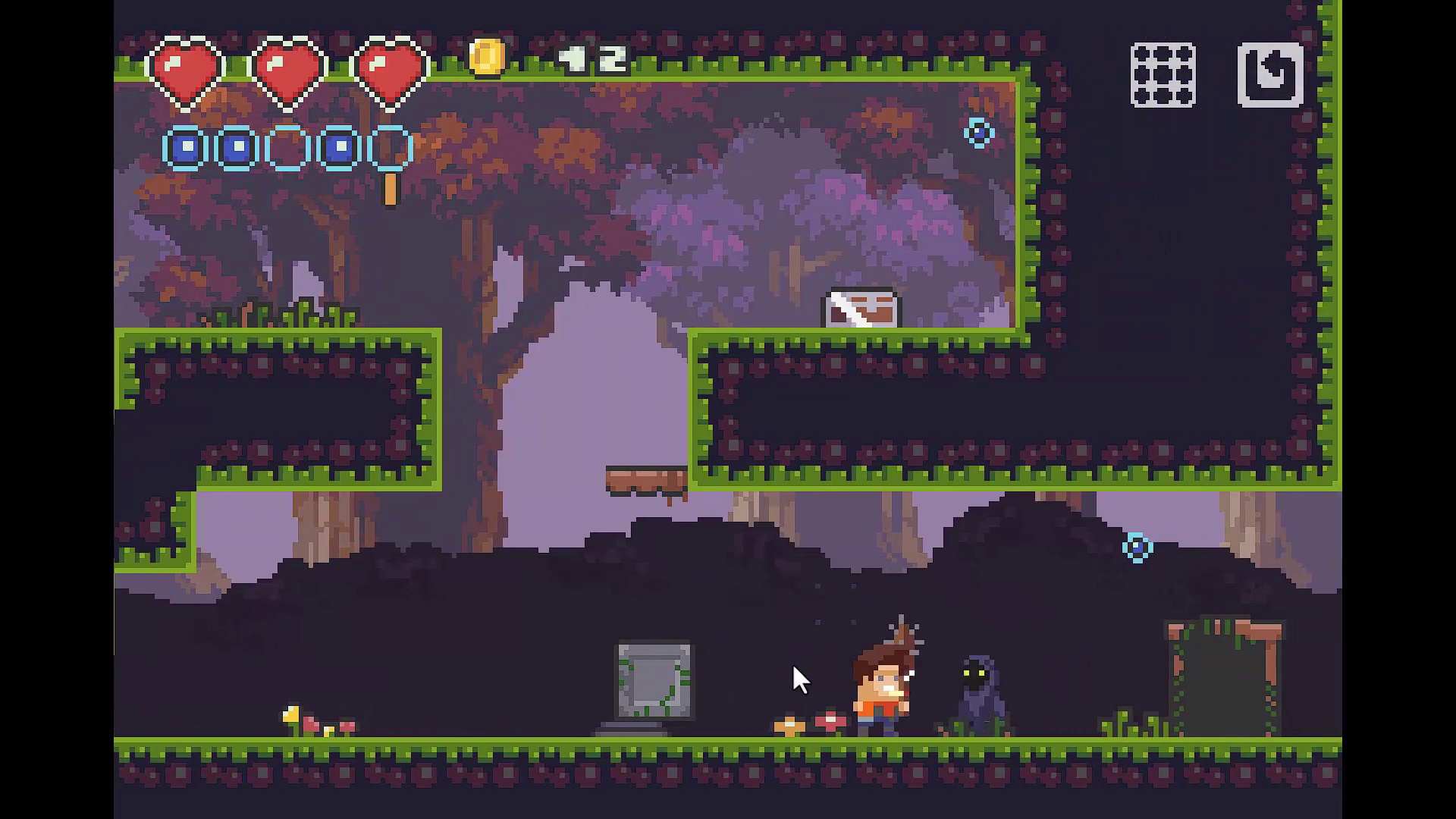Screen dimensions: 1456x819
Task: Click the restart level arrow button
Action: (x=1270, y=75)
